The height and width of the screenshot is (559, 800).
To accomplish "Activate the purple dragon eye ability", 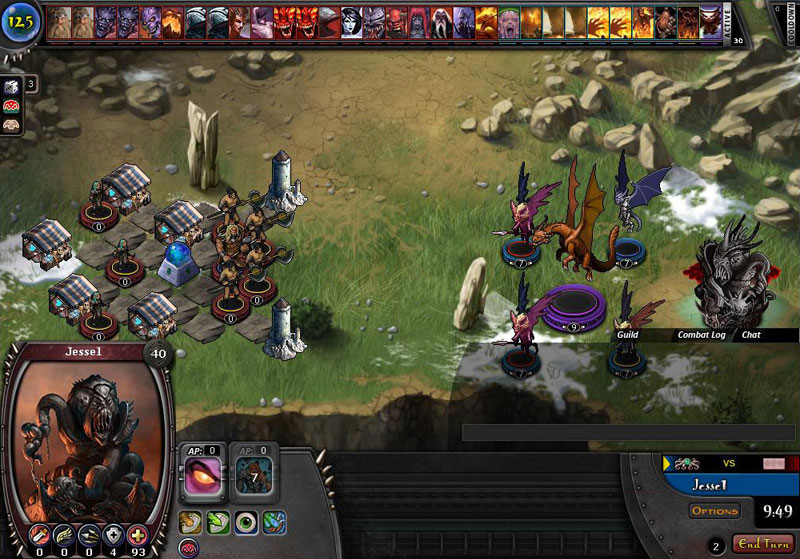I will pyautogui.click(x=203, y=477).
